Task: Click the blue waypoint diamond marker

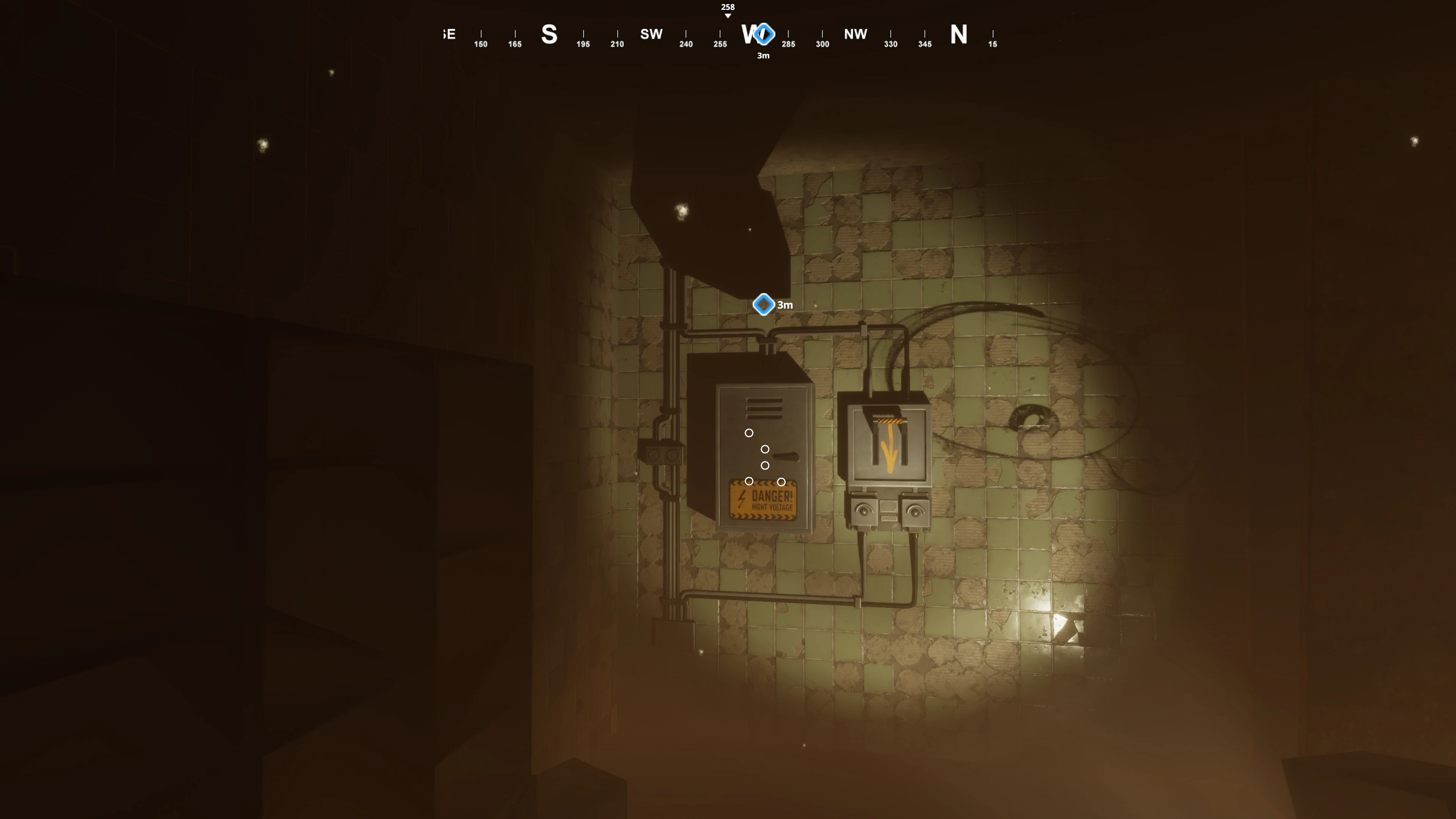Action: point(764,304)
